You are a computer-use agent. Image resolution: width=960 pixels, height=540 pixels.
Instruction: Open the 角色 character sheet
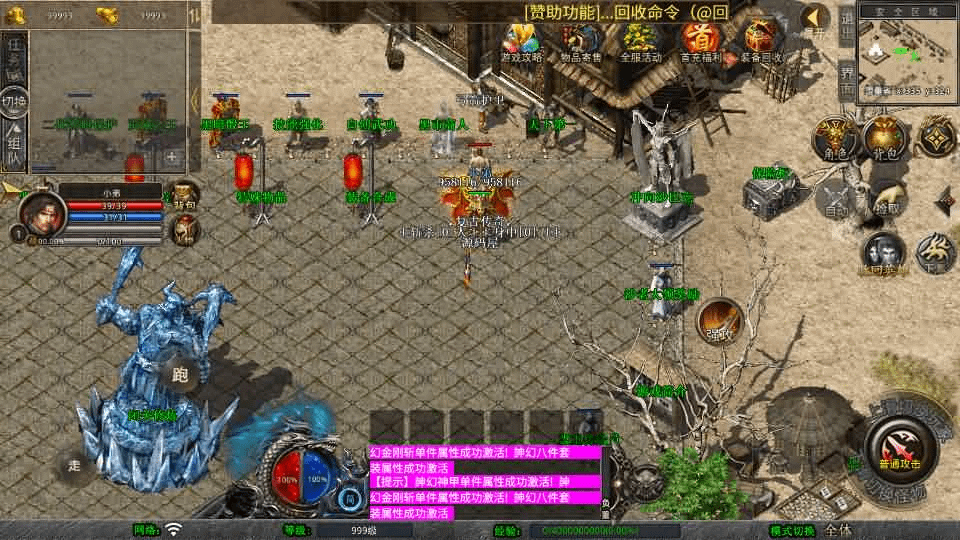(833, 138)
